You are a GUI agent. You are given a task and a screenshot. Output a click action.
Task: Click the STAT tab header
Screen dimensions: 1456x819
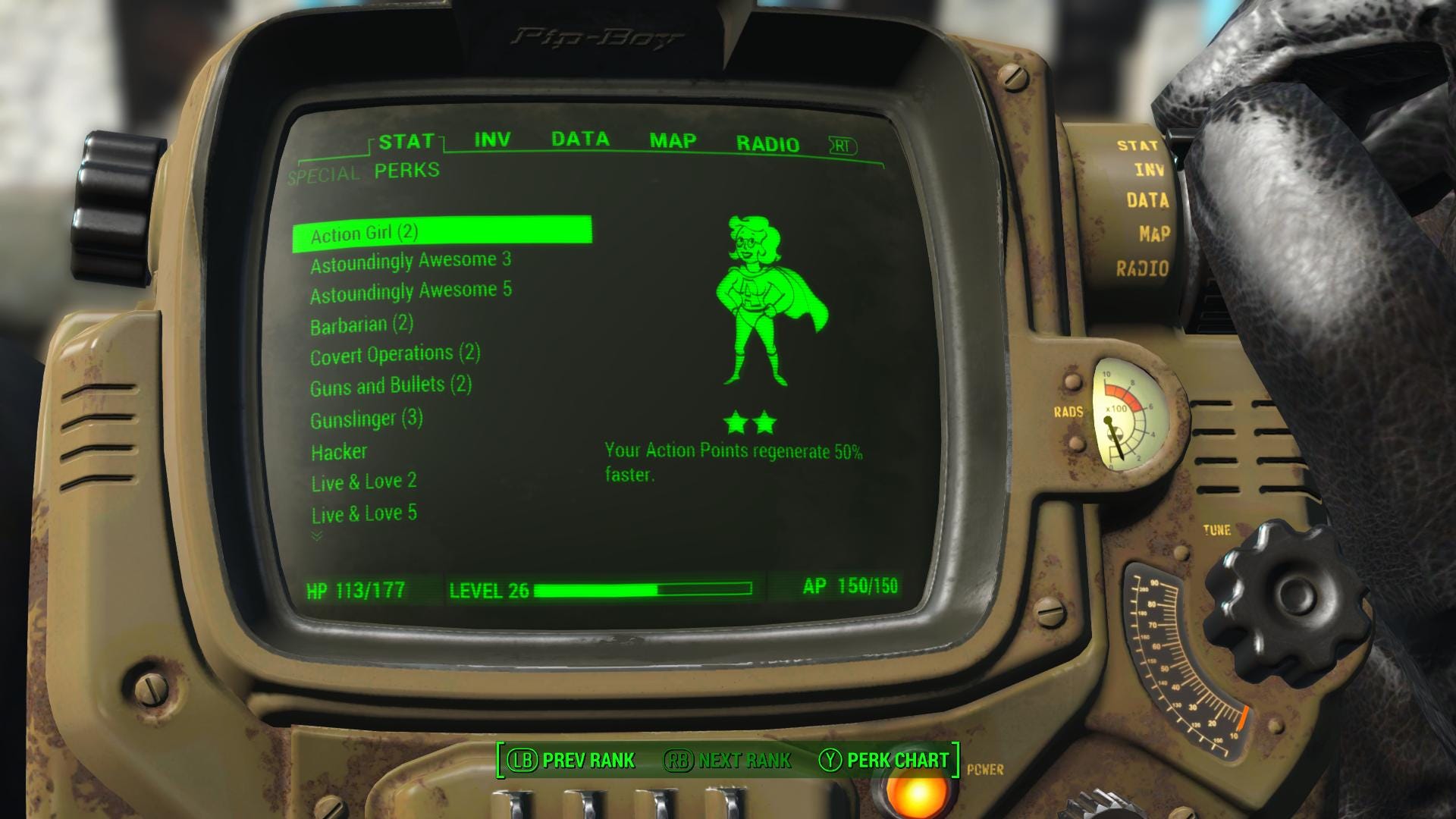point(406,142)
